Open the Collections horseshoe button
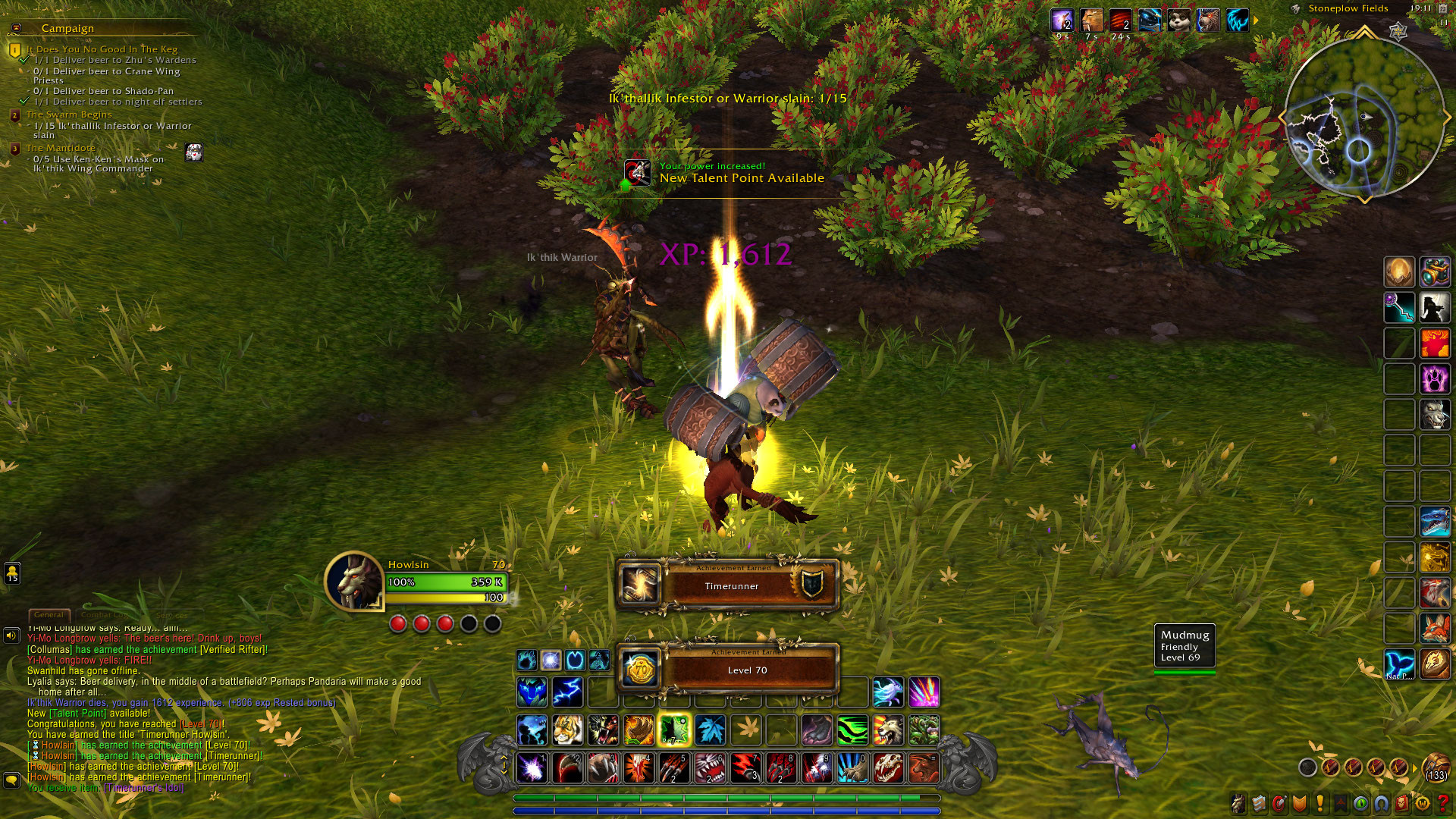The image size is (1456, 819). point(1382,803)
